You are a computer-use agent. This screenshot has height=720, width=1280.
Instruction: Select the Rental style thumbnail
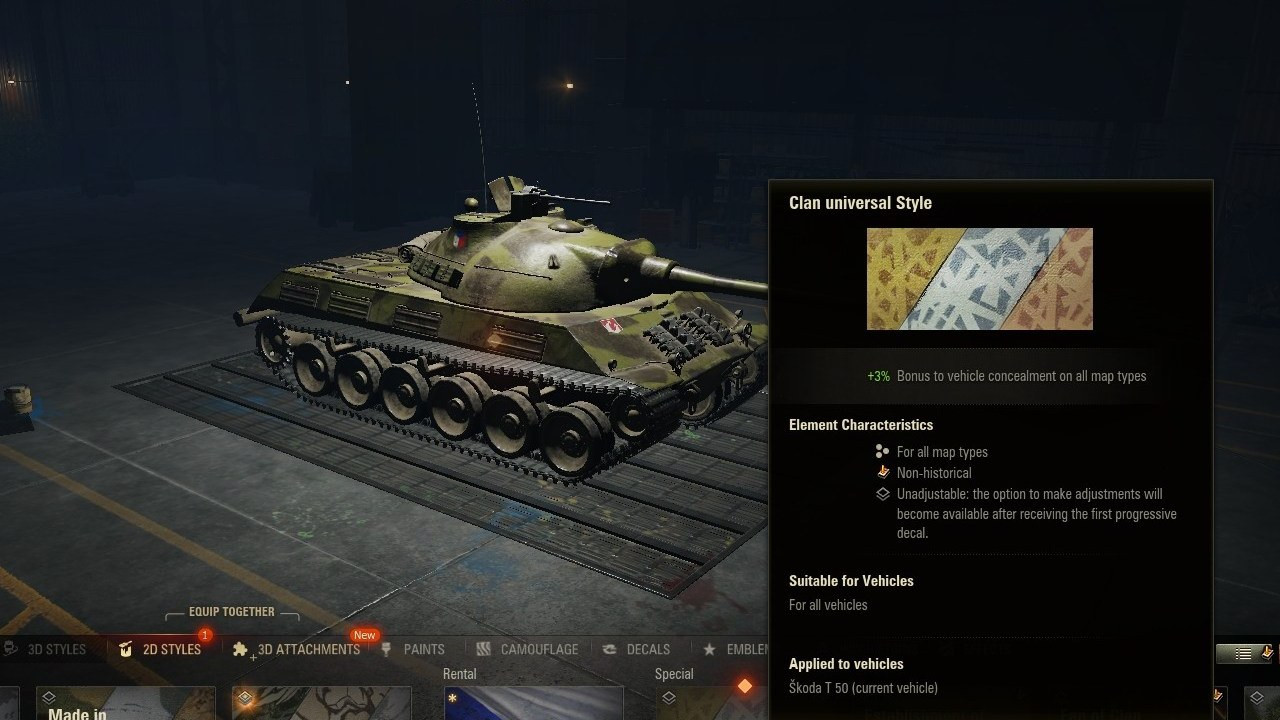[x=533, y=703]
